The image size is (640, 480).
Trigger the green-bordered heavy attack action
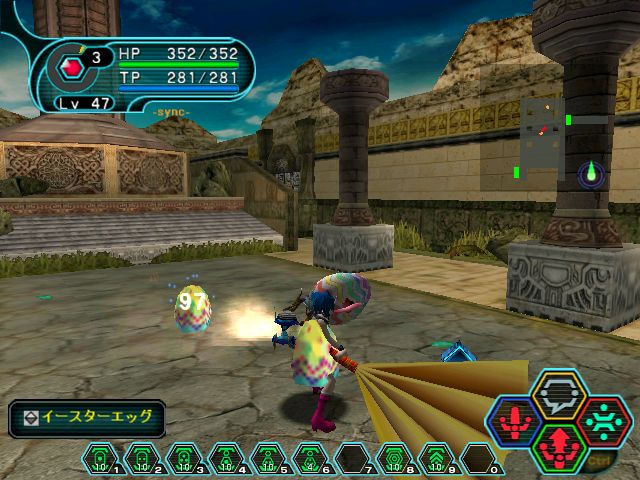559,447
